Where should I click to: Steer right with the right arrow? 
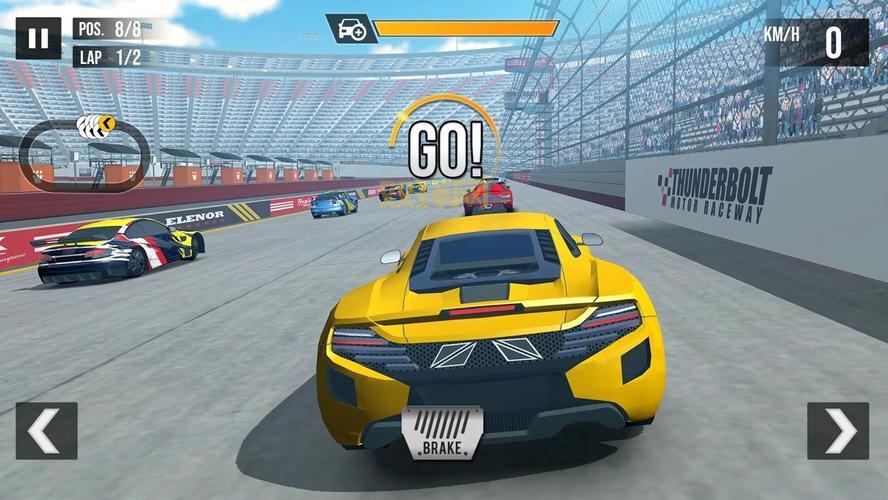point(838,431)
